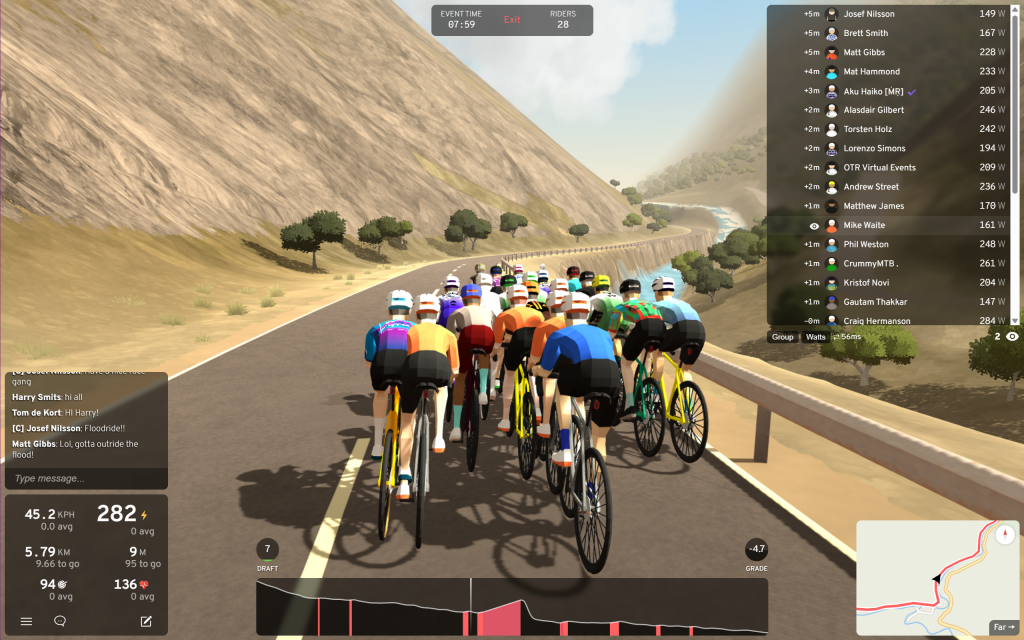View rider CrummyMTB in the list
Viewport: 1024px width, 640px height.
click(x=870, y=263)
